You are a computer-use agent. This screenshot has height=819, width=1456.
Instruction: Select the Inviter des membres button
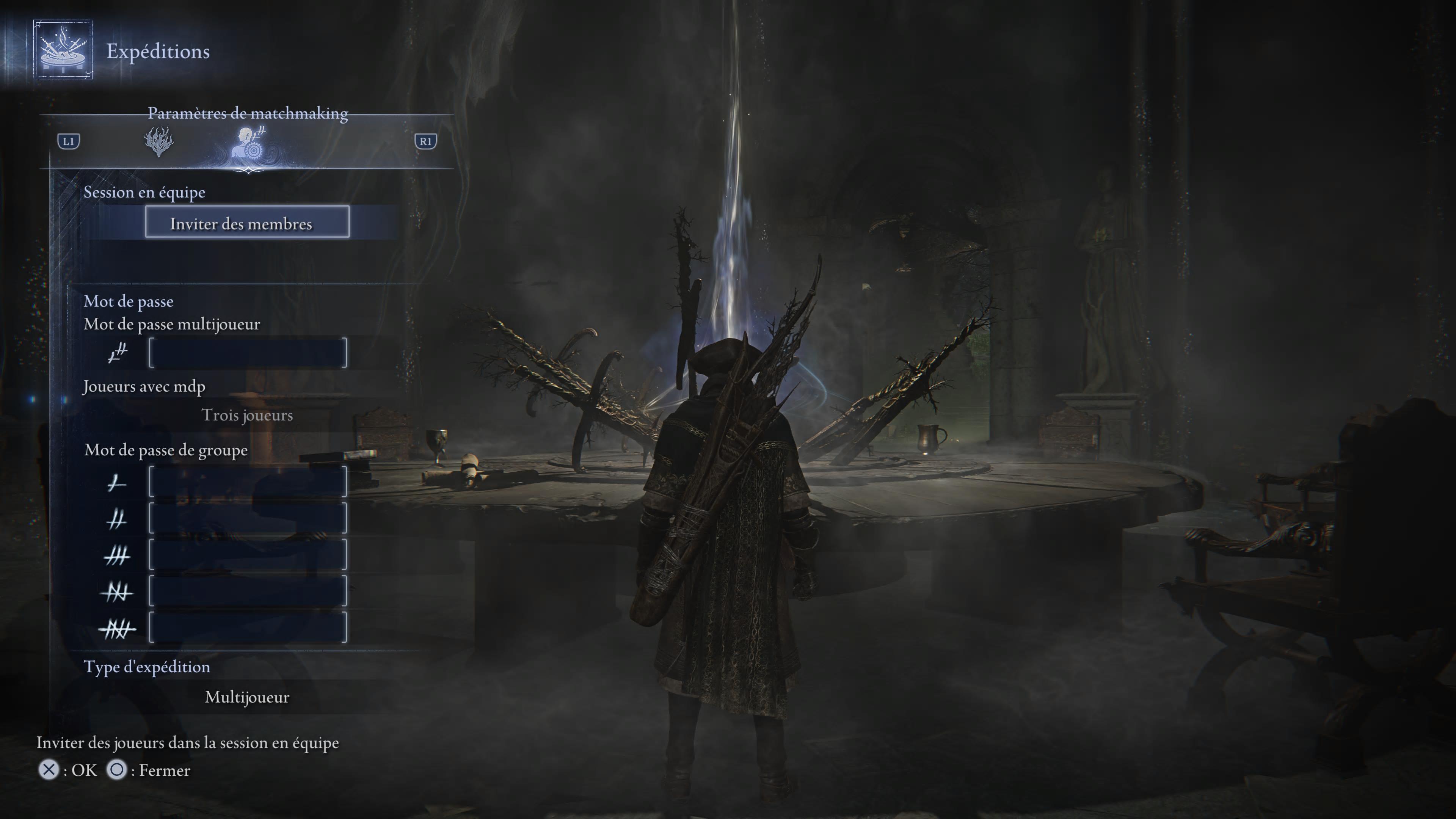[x=247, y=222]
